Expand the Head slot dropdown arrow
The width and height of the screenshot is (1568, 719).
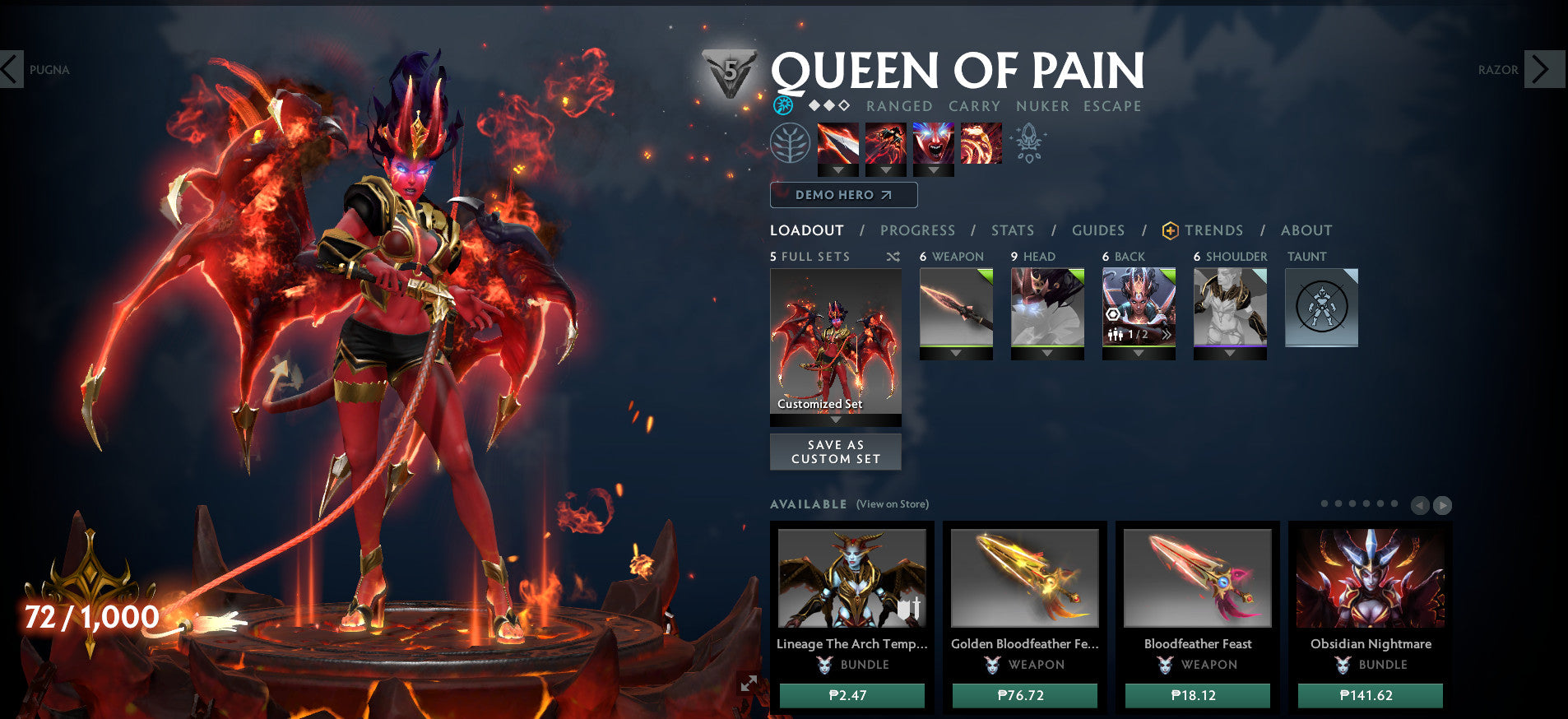pos(1046,353)
